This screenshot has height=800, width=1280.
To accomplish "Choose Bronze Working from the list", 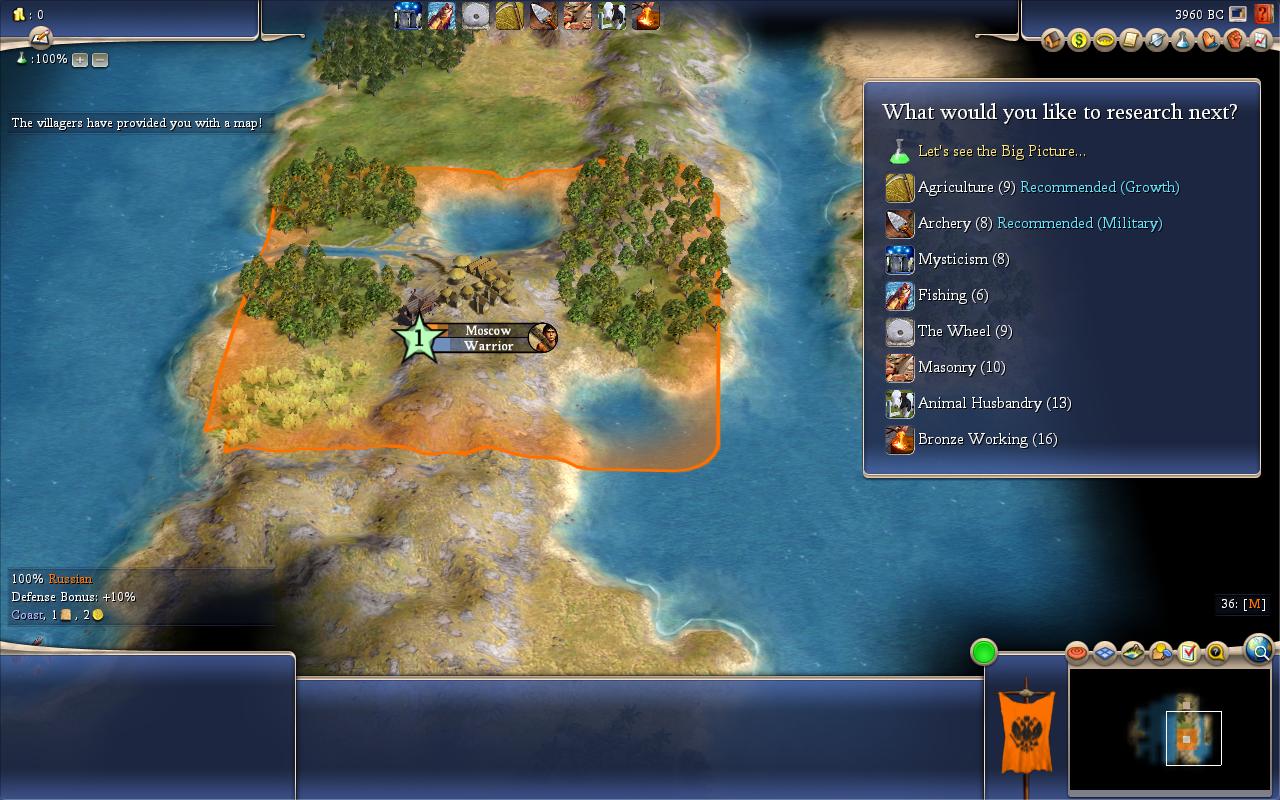I will click(986, 439).
